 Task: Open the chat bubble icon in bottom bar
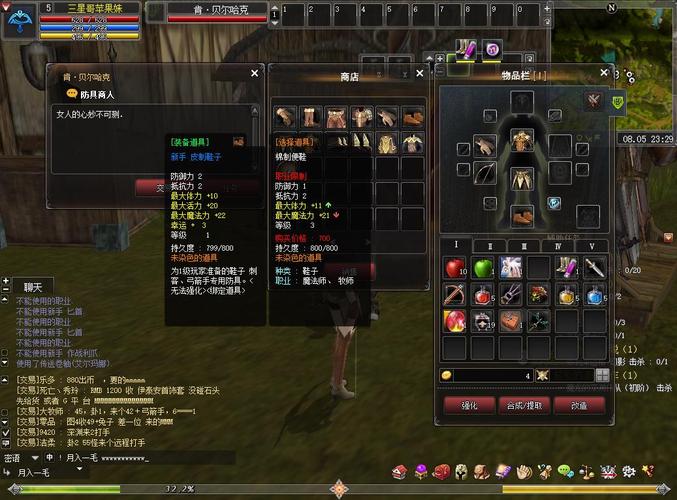coord(565,470)
